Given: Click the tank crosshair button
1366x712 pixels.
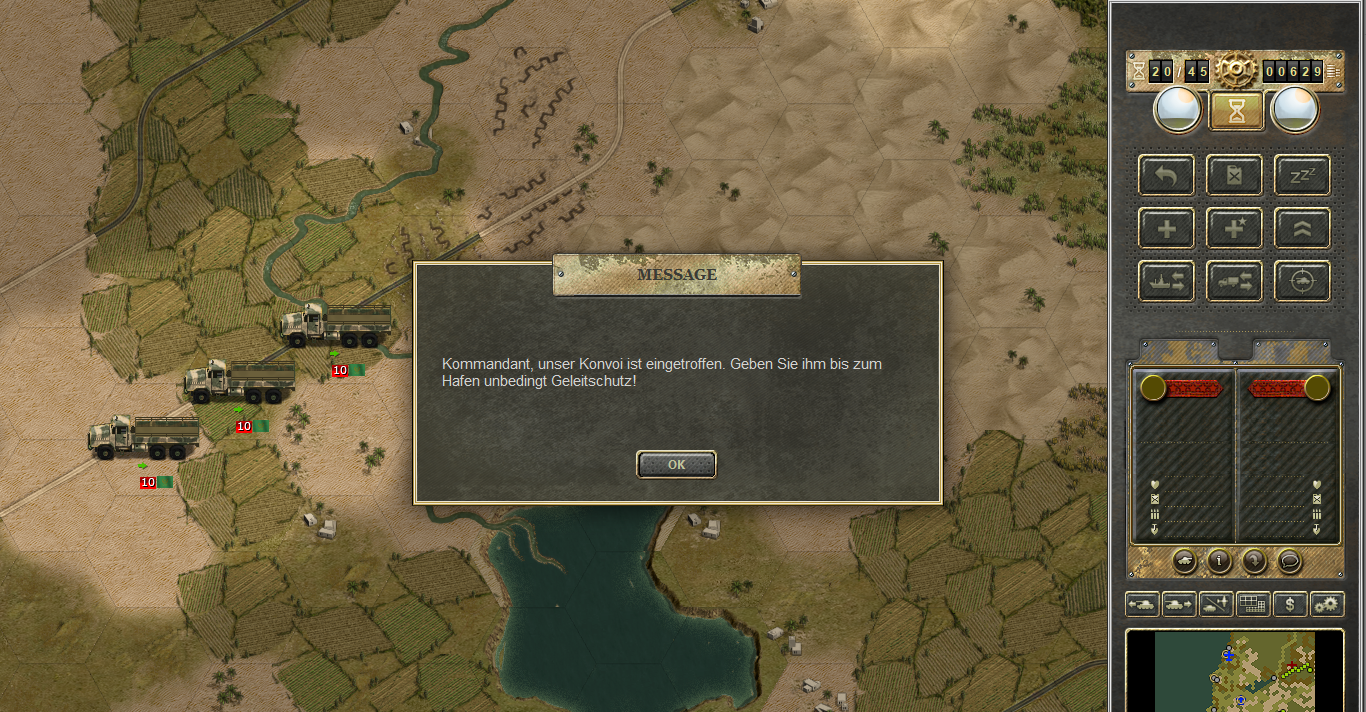Looking at the screenshot, I should coord(1302,281).
